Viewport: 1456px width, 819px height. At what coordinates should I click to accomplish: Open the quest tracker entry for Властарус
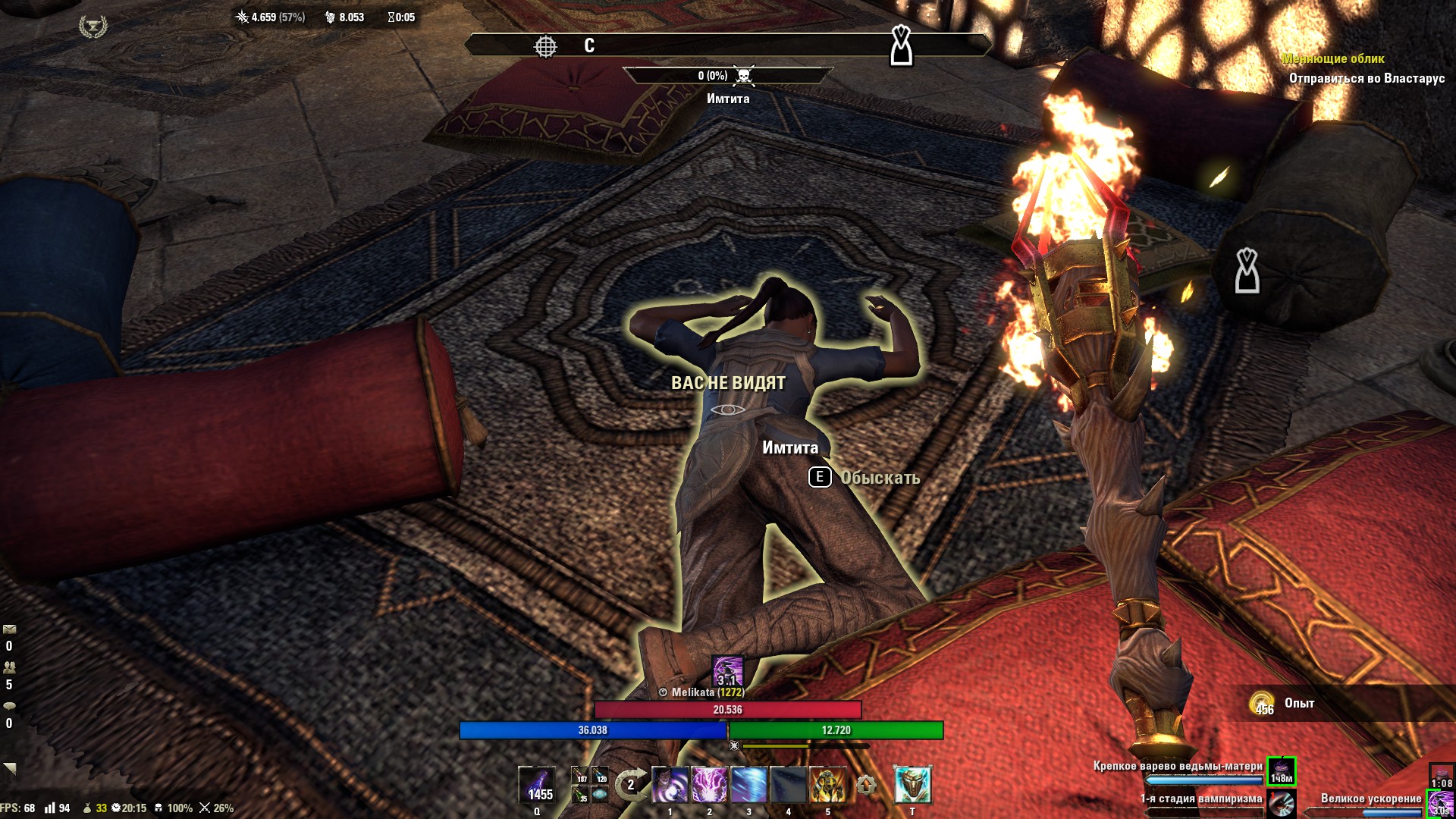point(1367,78)
